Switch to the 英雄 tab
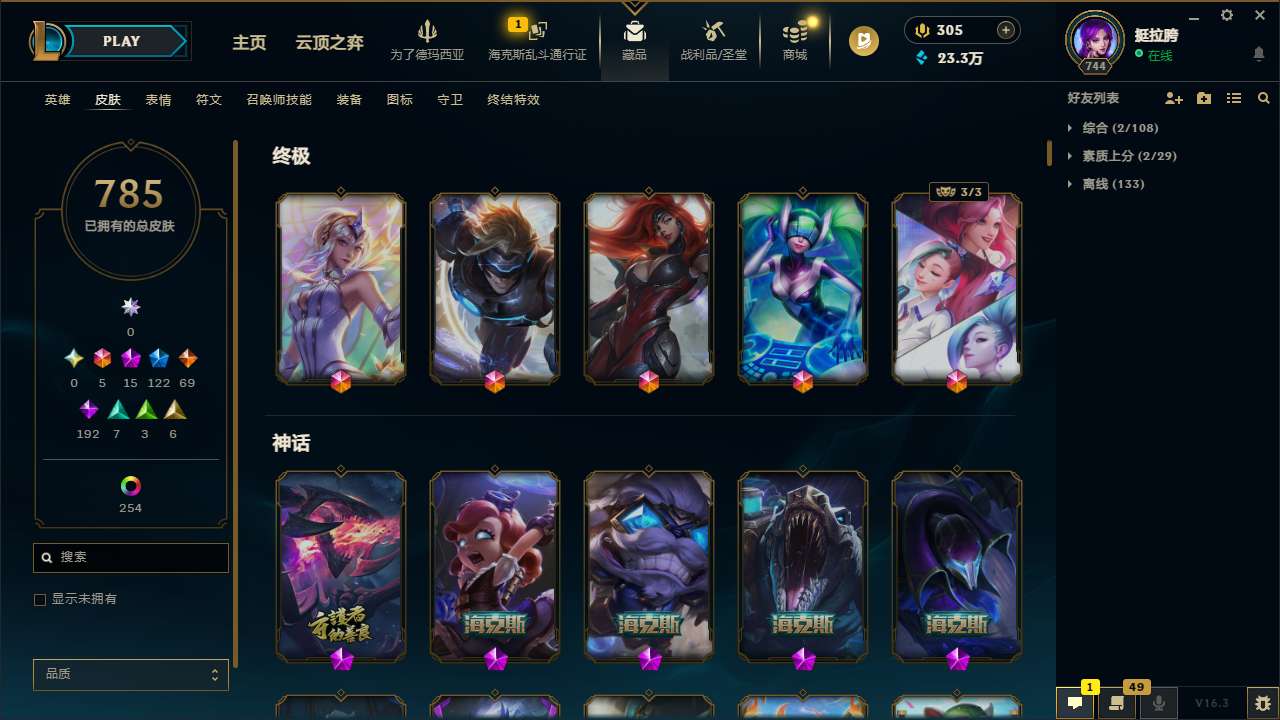The height and width of the screenshot is (720, 1280). [57, 100]
